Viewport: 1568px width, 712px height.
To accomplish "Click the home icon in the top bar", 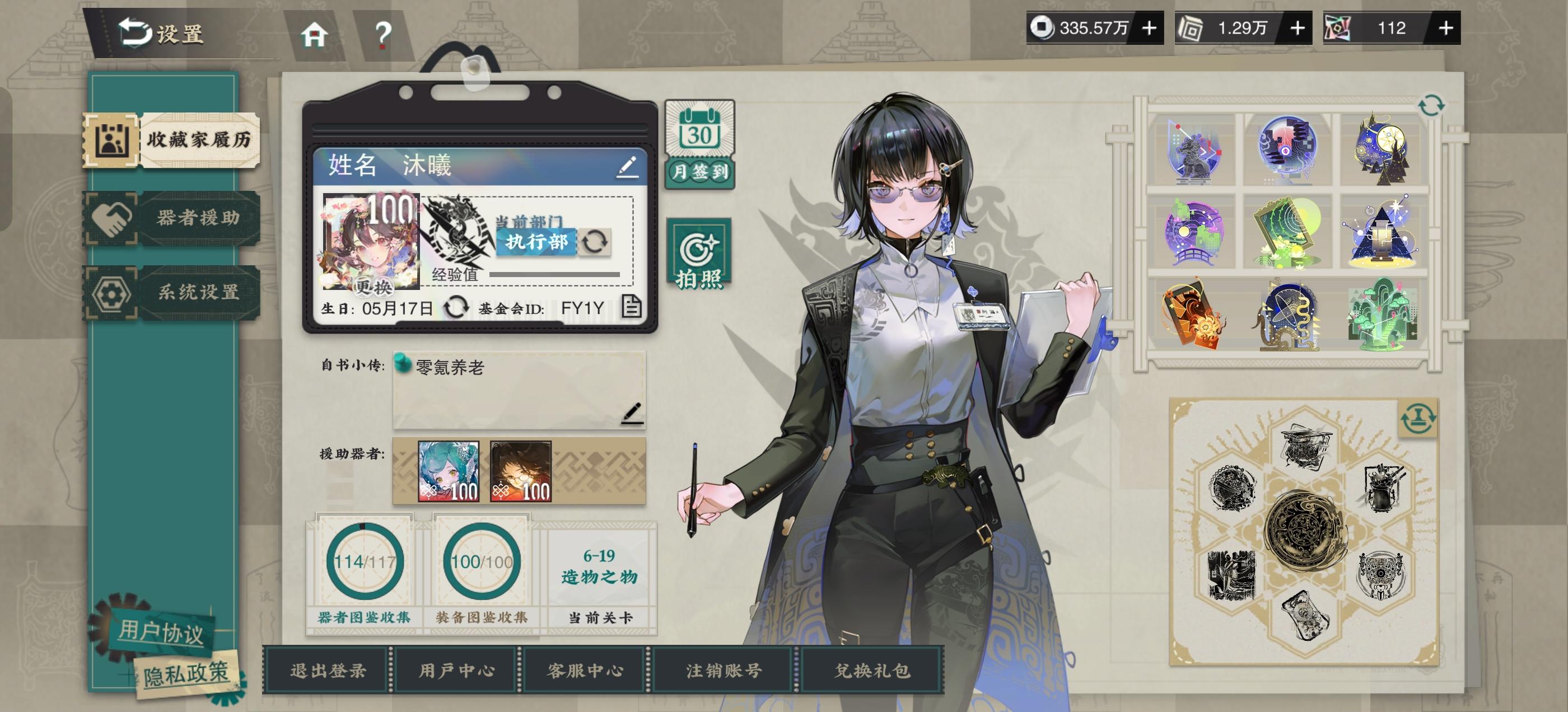I will pos(314,35).
